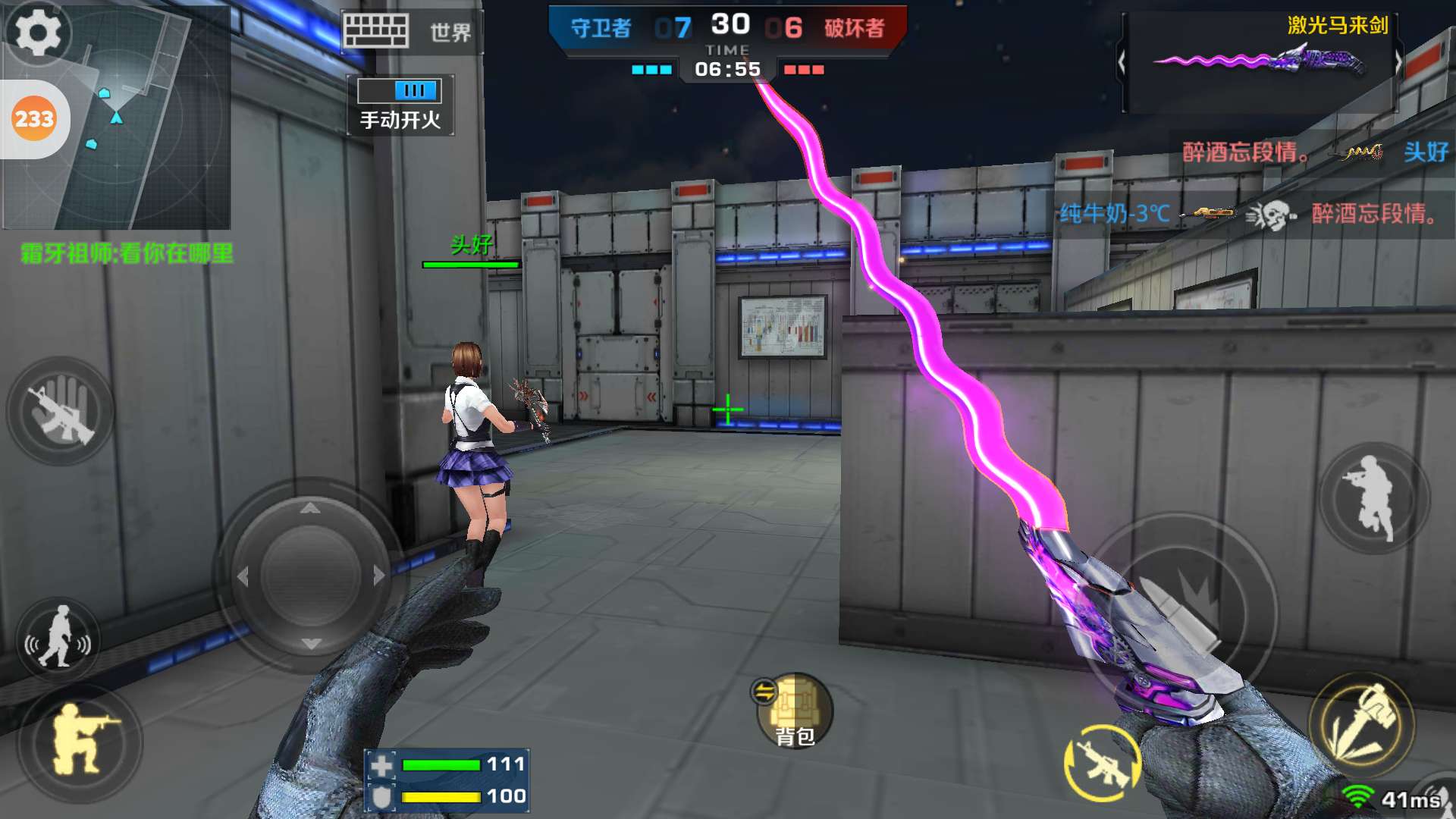Viewport: 1456px width, 819px height.
Task: Tap the orange 233 badge
Action: point(34,119)
